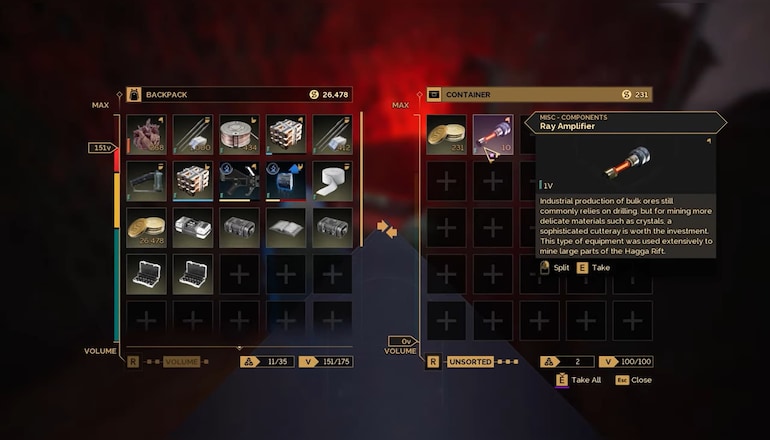Select the copper wire spool item
Image resolution: width=770 pixels, height=440 pixels.
pos(238,135)
